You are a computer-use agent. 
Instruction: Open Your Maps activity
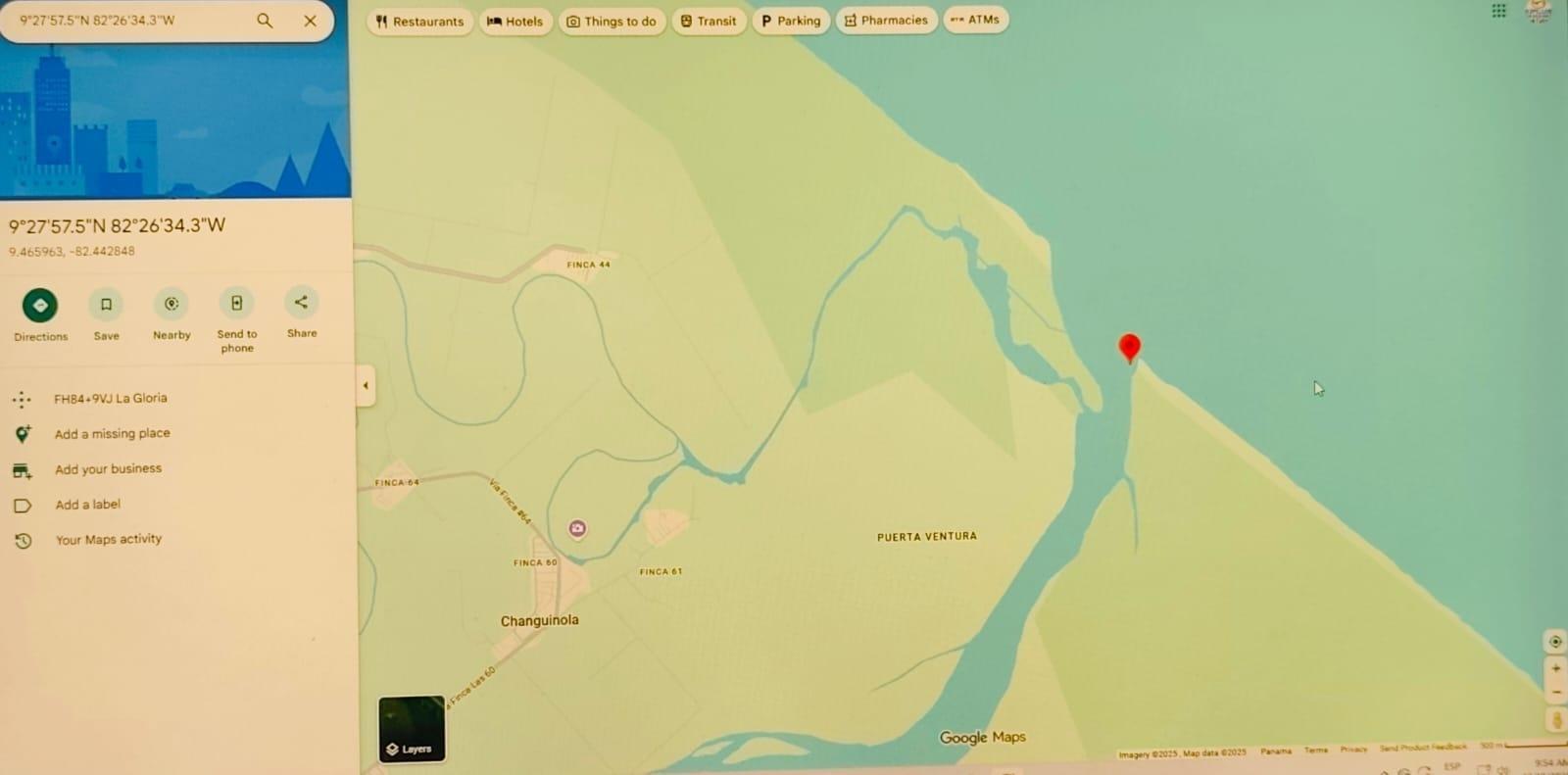point(108,540)
